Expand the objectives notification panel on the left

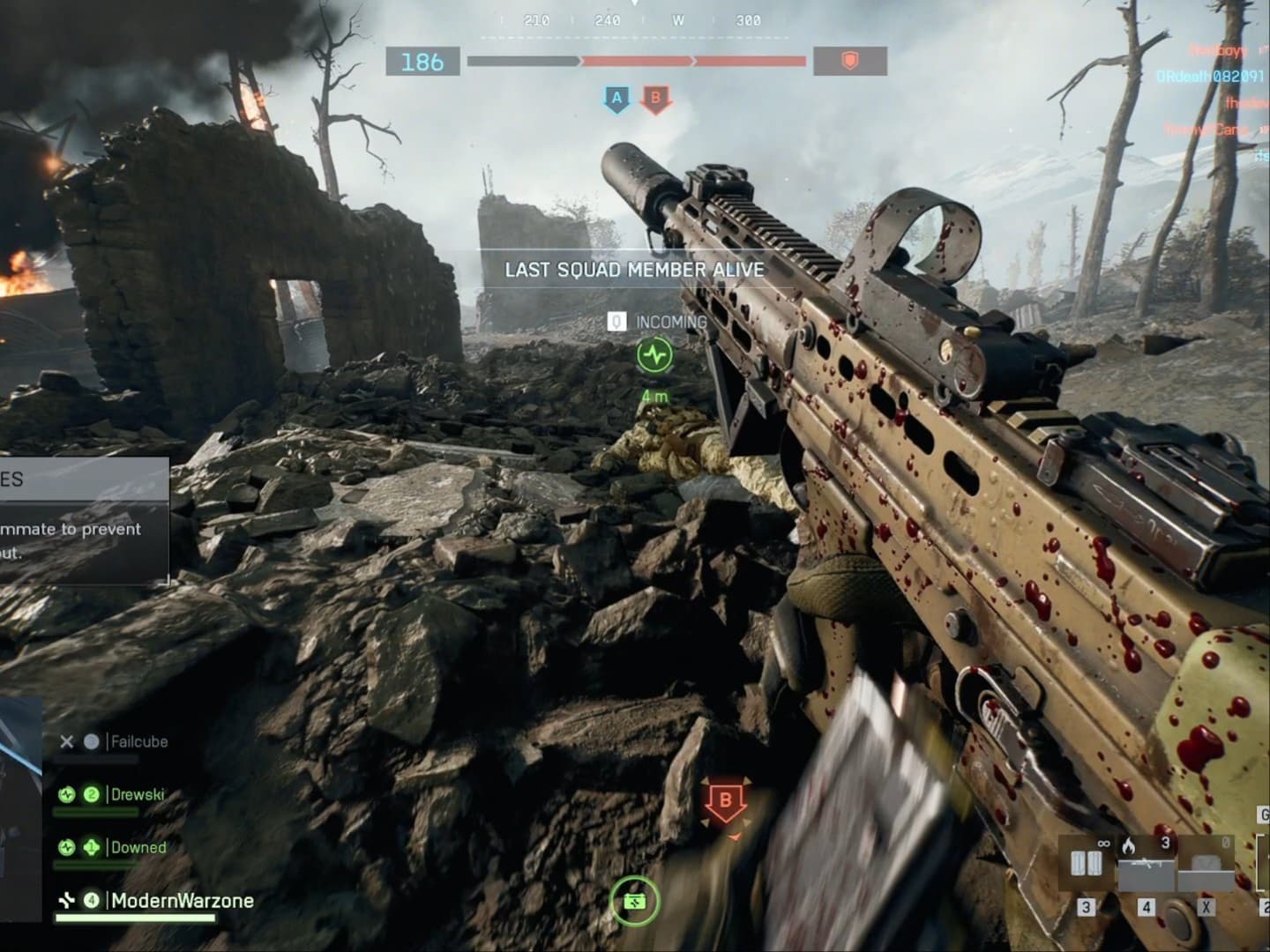86,520
